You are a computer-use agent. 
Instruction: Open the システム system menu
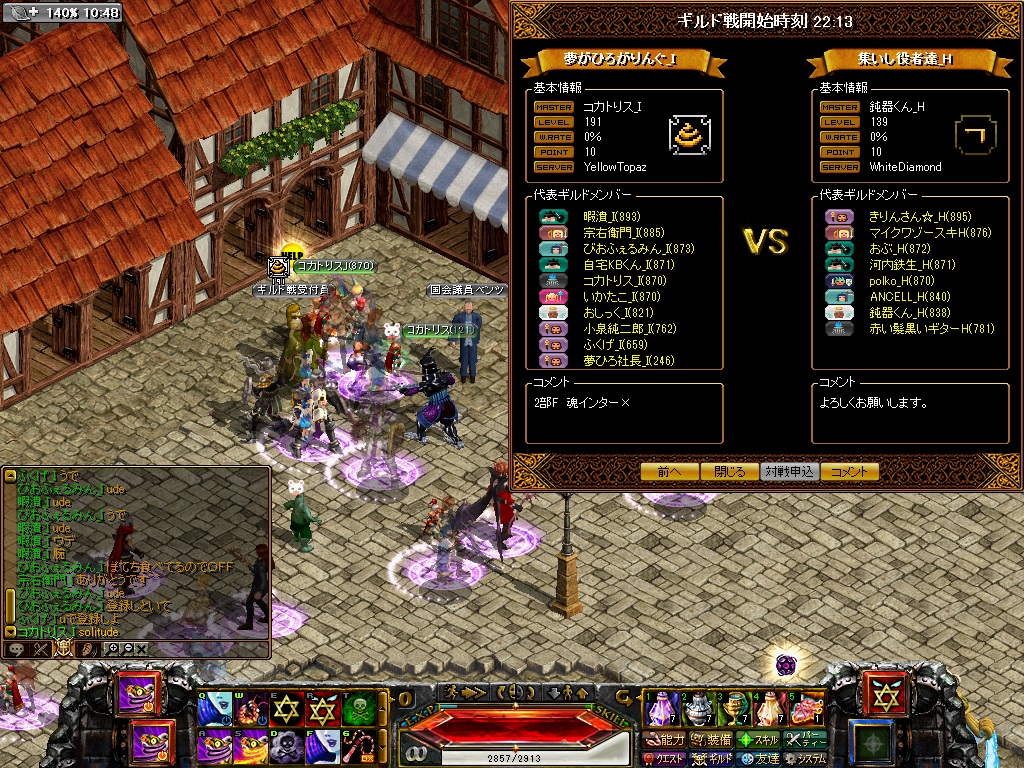pyautogui.click(x=805, y=759)
